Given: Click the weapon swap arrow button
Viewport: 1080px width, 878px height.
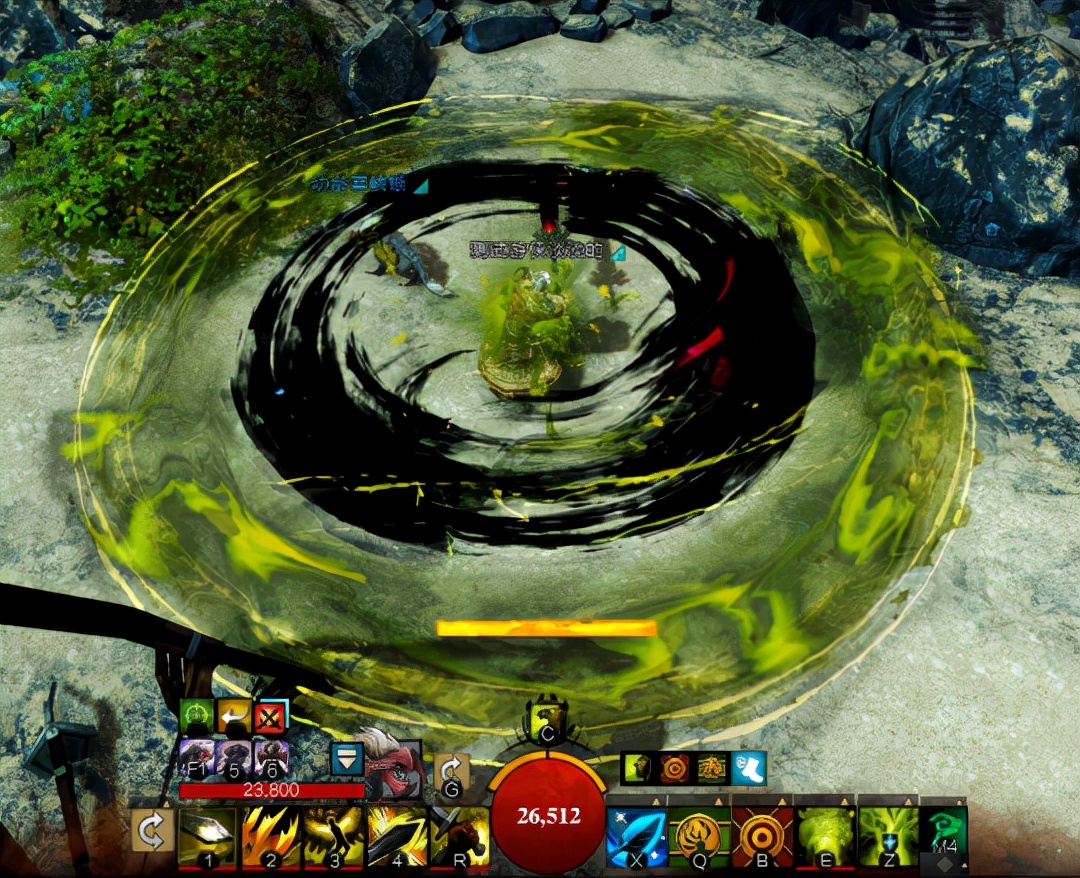Looking at the screenshot, I should point(151,831).
